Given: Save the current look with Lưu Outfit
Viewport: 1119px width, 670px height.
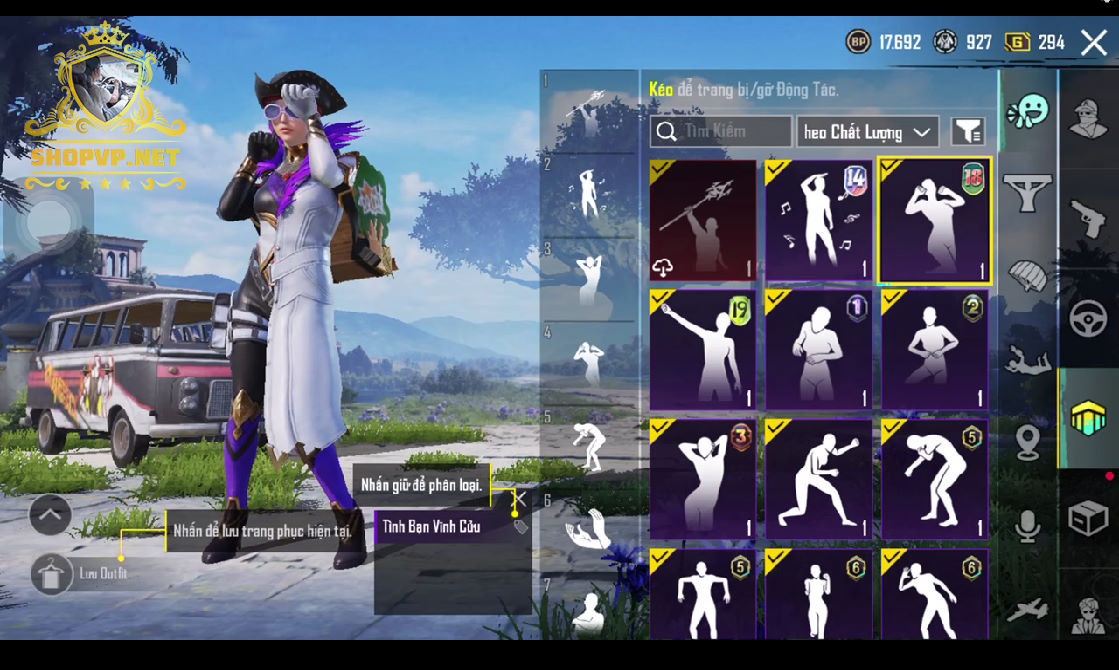Looking at the screenshot, I should point(52,574).
